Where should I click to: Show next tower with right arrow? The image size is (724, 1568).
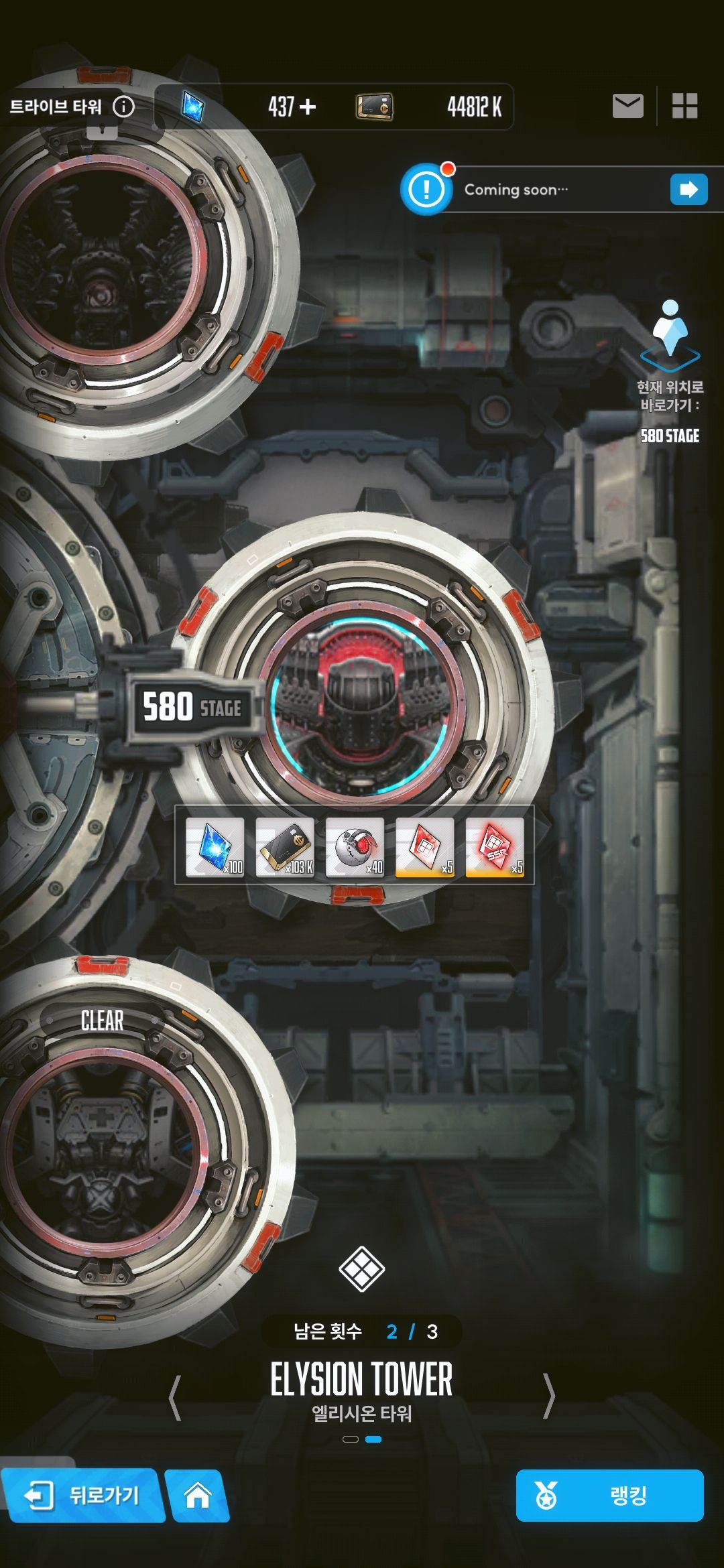tap(549, 1397)
